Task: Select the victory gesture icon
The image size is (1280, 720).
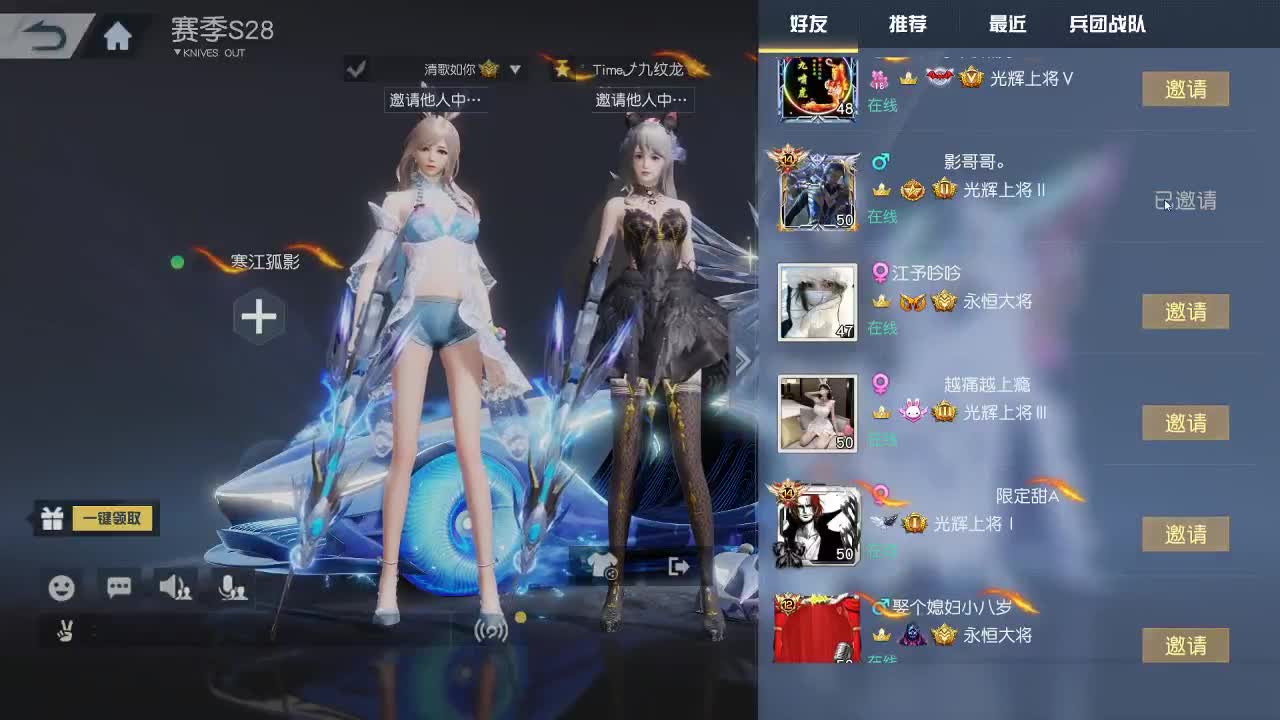Action: point(63,632)
